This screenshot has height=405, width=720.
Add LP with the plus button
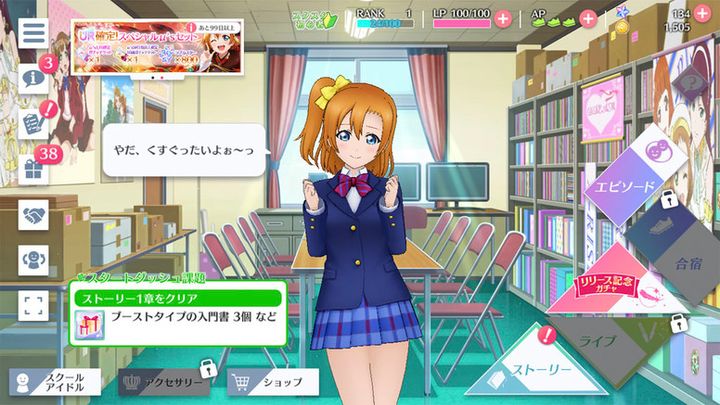(x=502, y=19)
